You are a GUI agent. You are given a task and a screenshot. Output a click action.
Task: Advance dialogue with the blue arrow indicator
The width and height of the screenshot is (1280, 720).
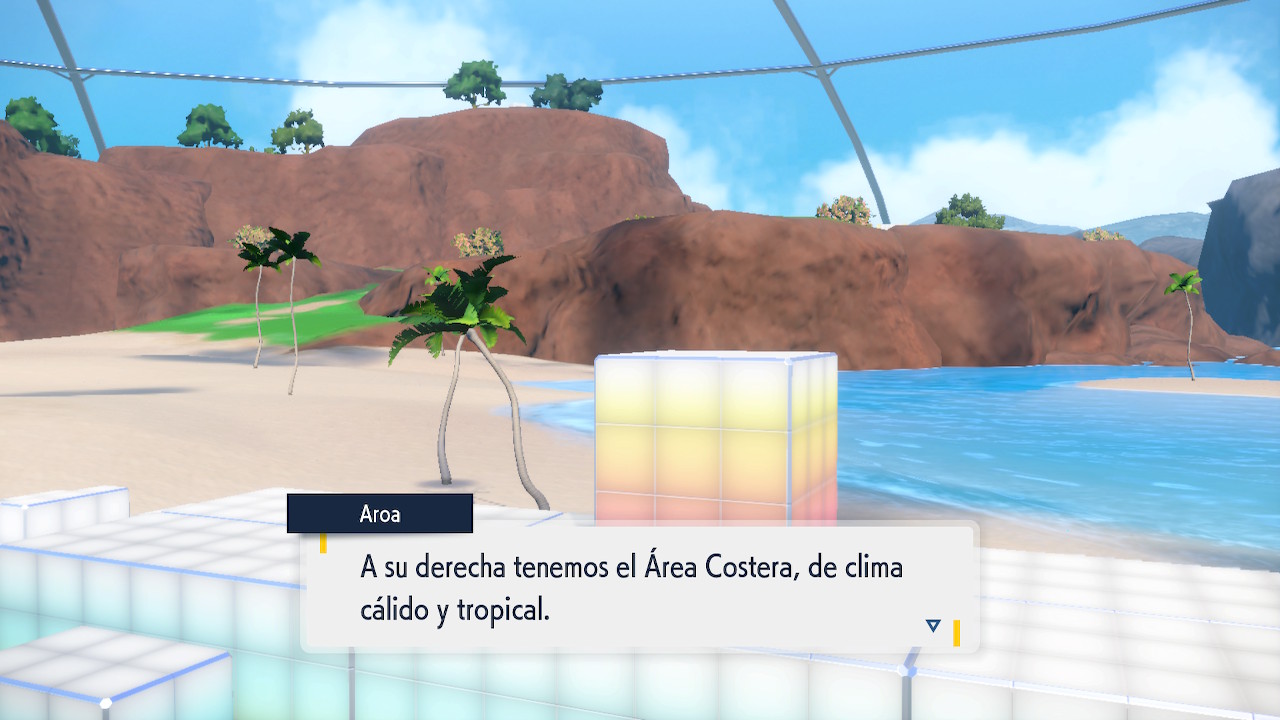pyautogui.click(x=933, y=626)
